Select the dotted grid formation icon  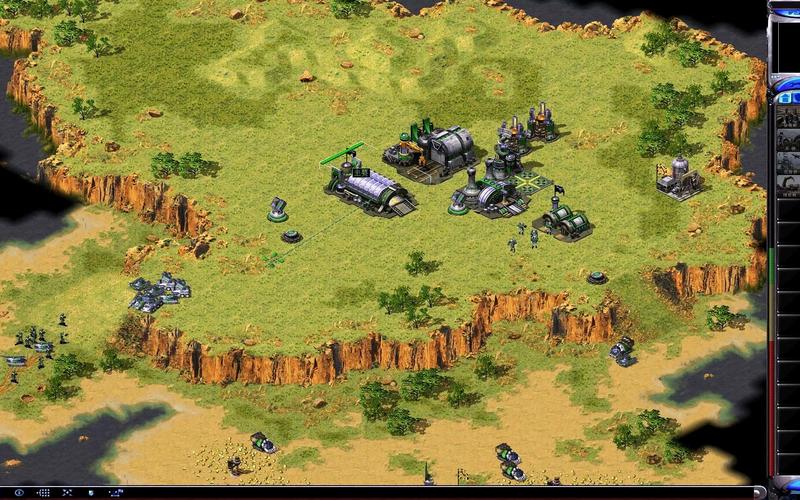click(x=44, y=492)
